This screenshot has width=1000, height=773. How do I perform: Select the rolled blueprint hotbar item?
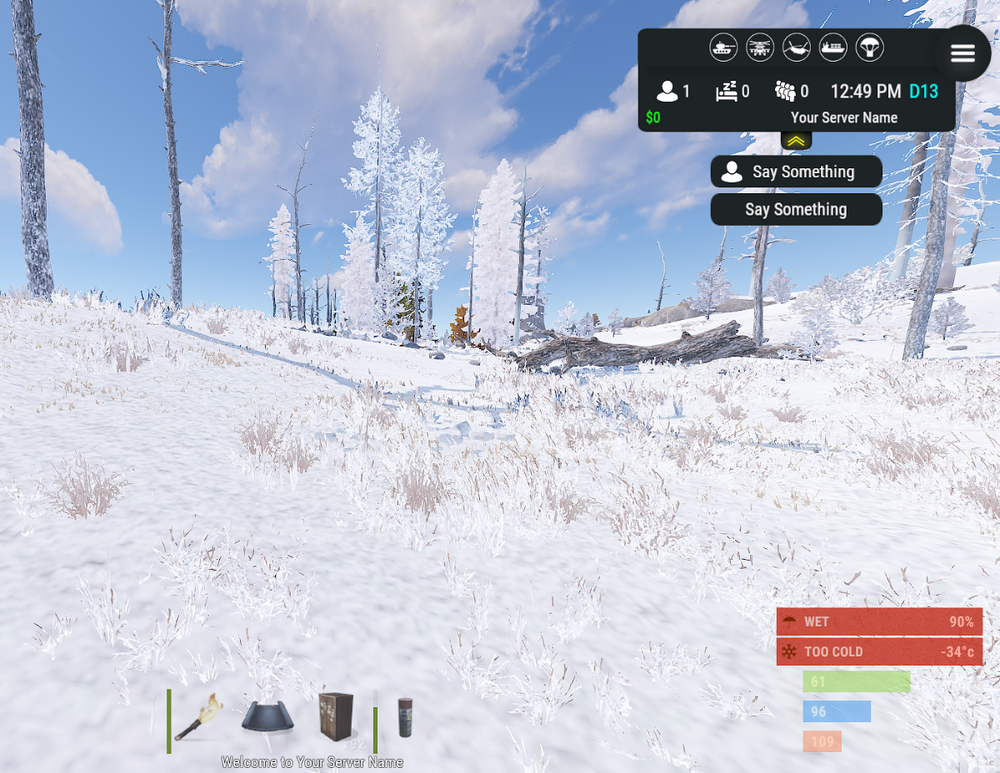coord(267,716)
